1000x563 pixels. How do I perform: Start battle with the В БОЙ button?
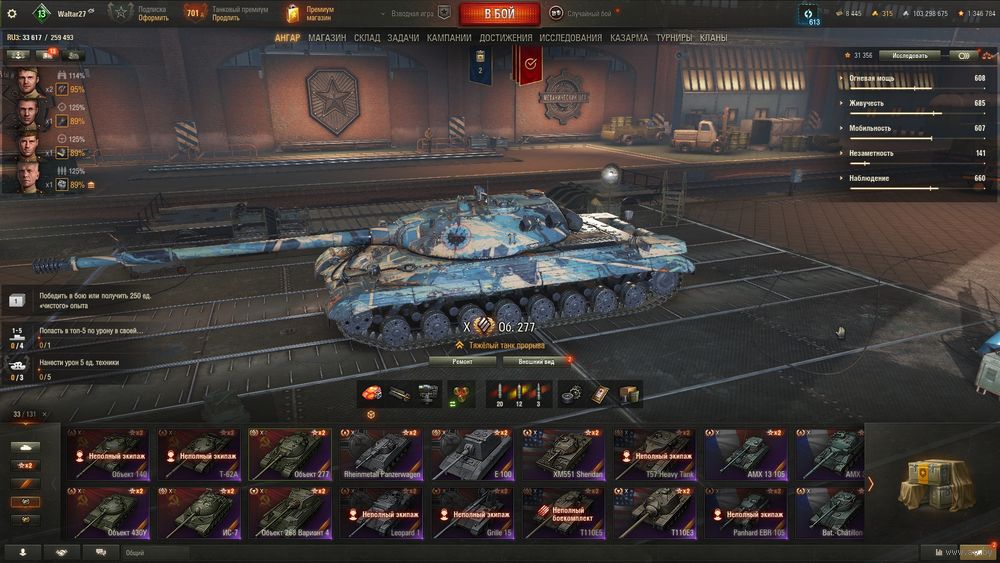click(499, 14)
